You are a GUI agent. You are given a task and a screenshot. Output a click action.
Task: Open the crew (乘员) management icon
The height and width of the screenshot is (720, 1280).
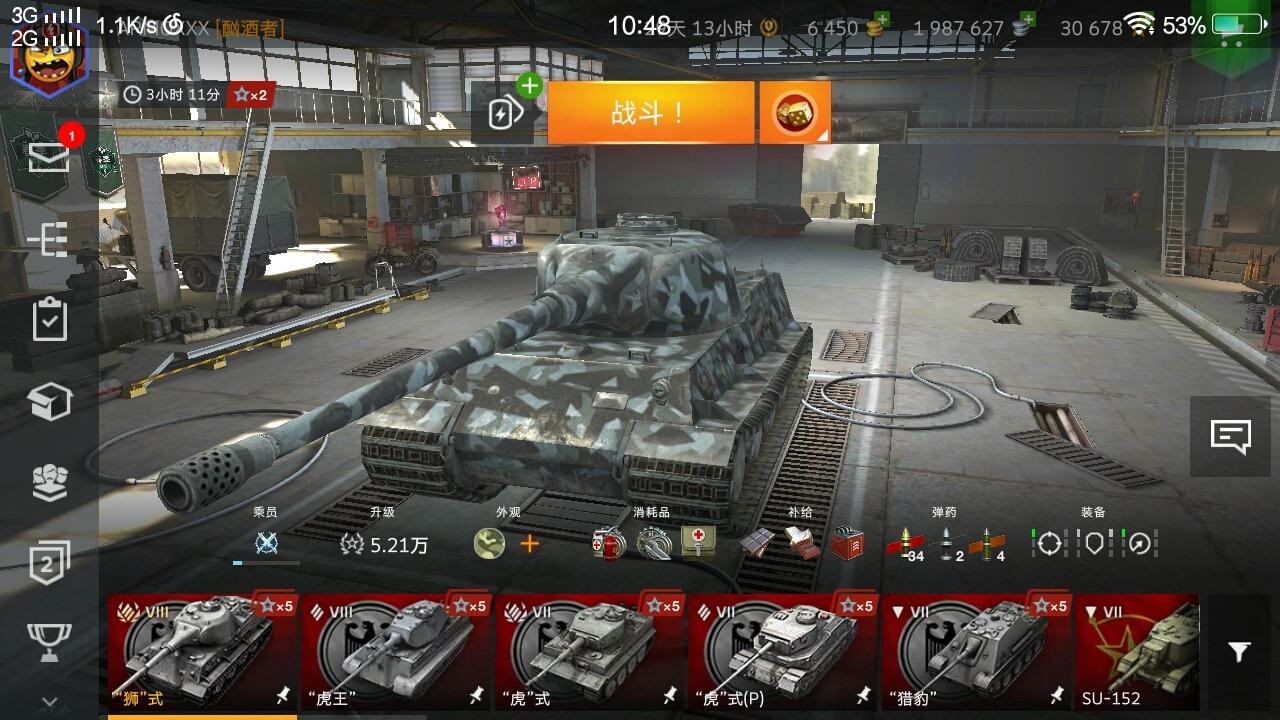[265, 545]
